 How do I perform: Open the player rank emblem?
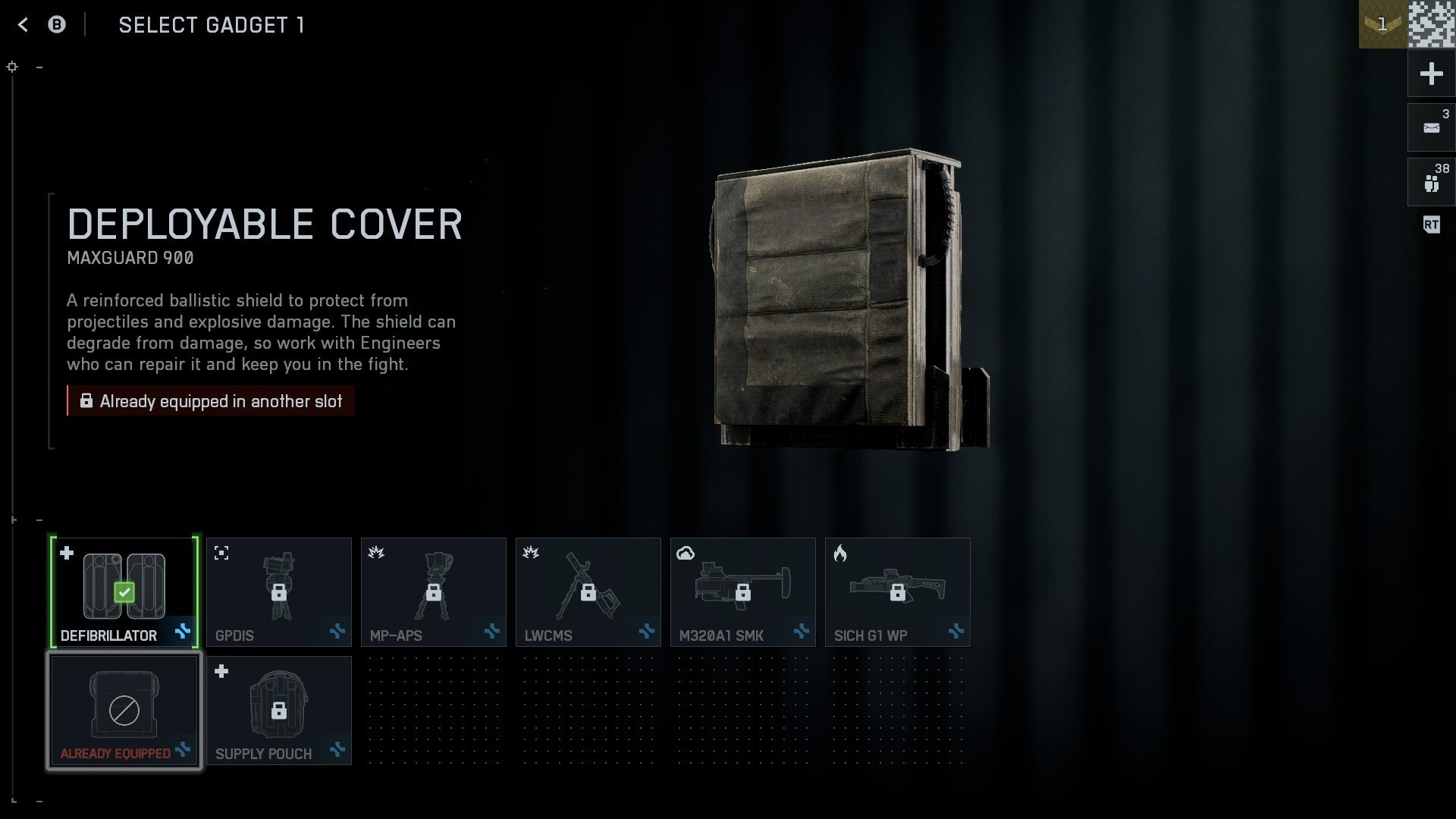point(1382,23)
